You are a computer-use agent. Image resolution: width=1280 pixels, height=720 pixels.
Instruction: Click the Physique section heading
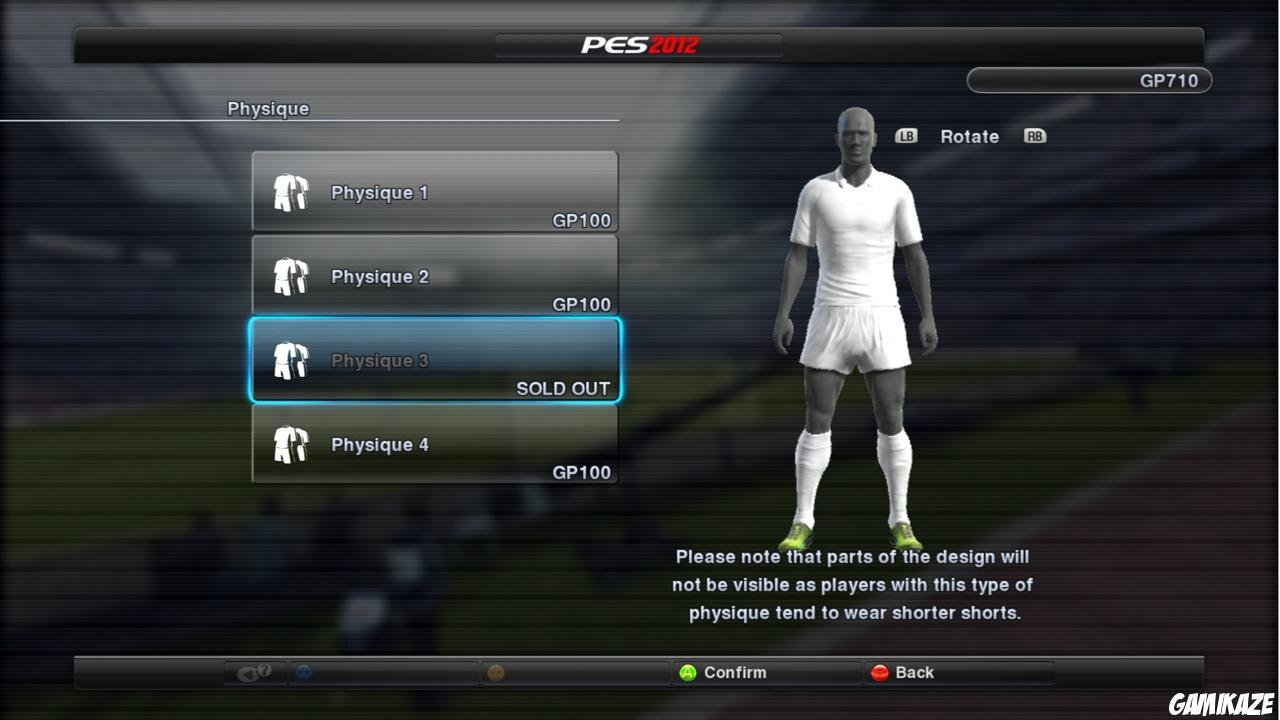tap(268, 108)
